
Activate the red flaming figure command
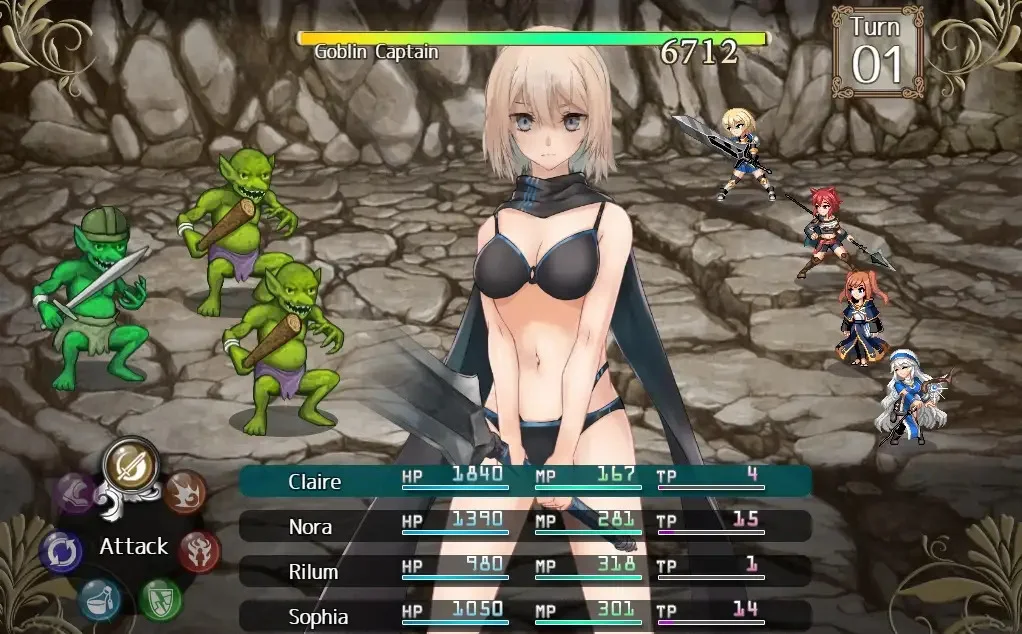[x=200, y=550]
